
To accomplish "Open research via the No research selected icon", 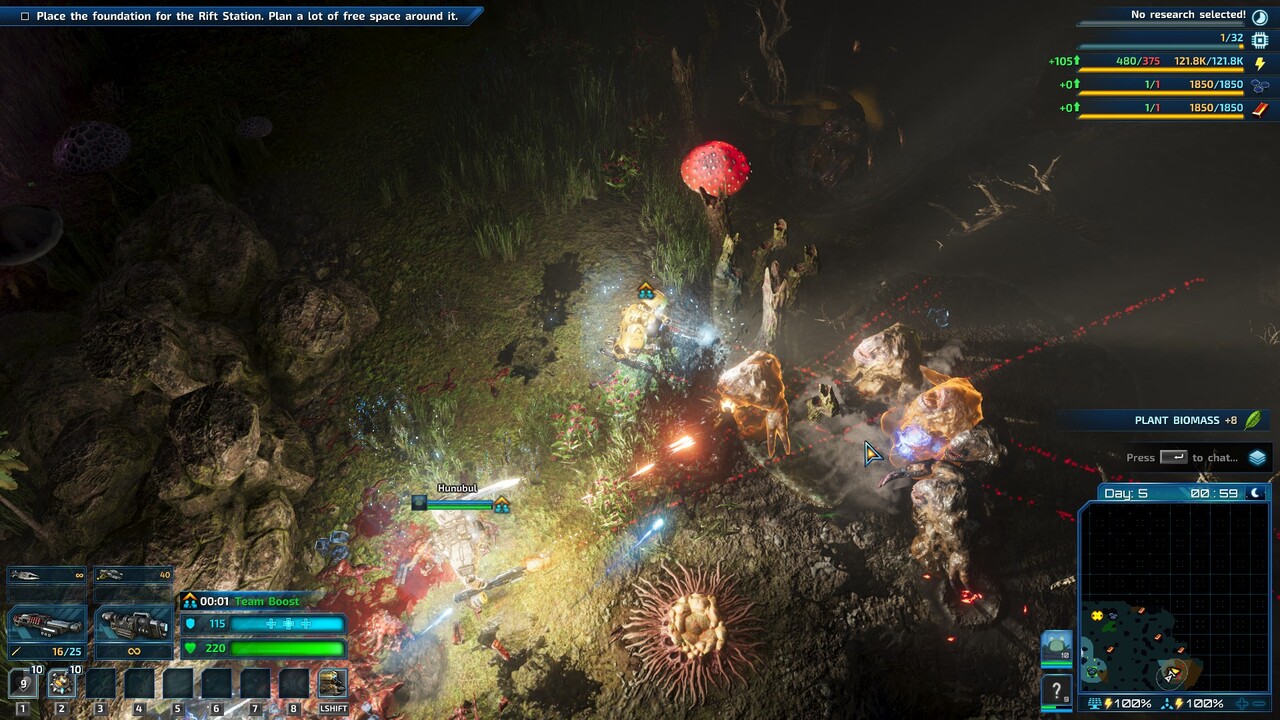I will click(x=1260, y=15).
